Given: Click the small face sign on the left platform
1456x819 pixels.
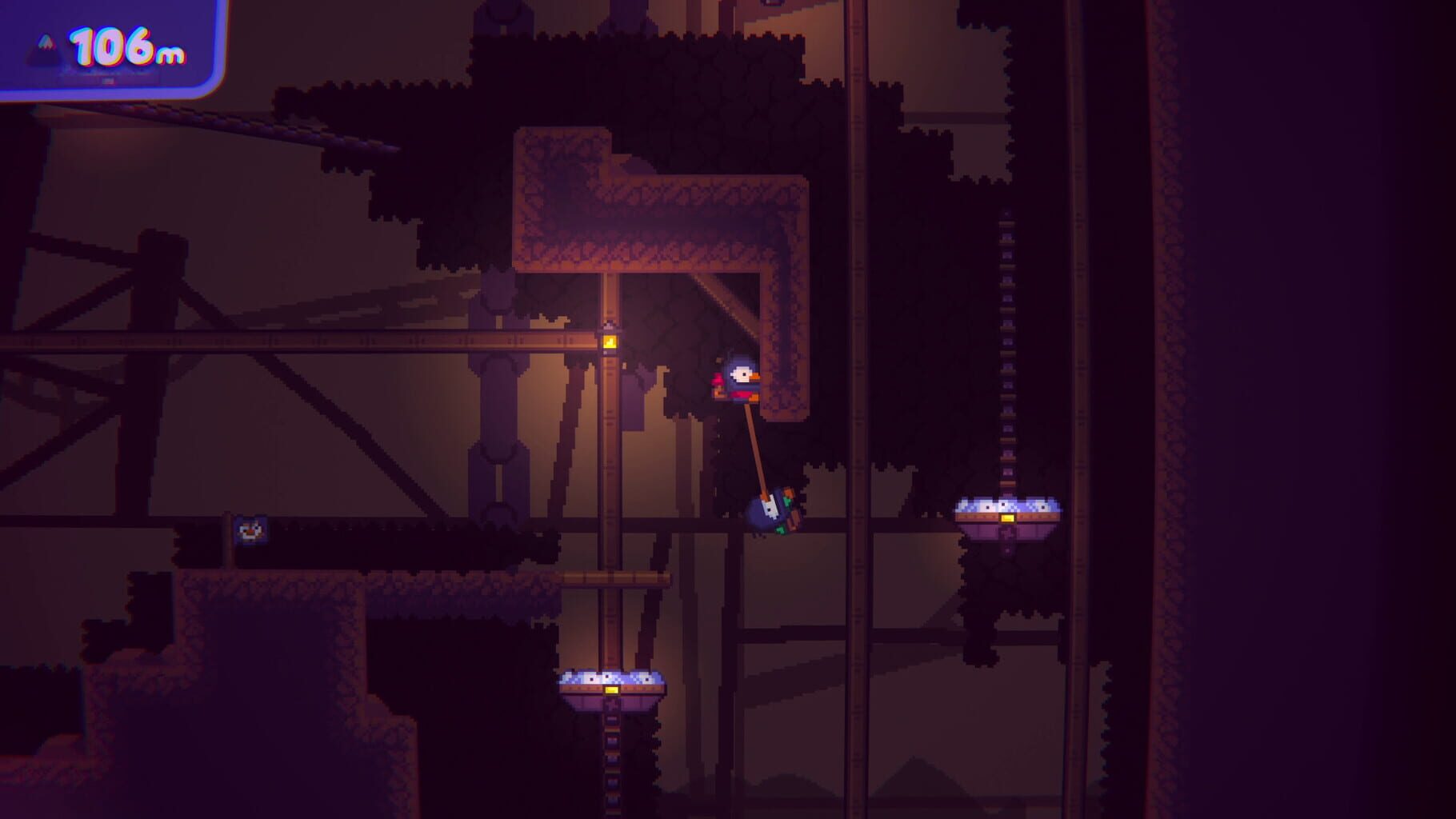Looking at the screenshot, I should coord(252,530).
